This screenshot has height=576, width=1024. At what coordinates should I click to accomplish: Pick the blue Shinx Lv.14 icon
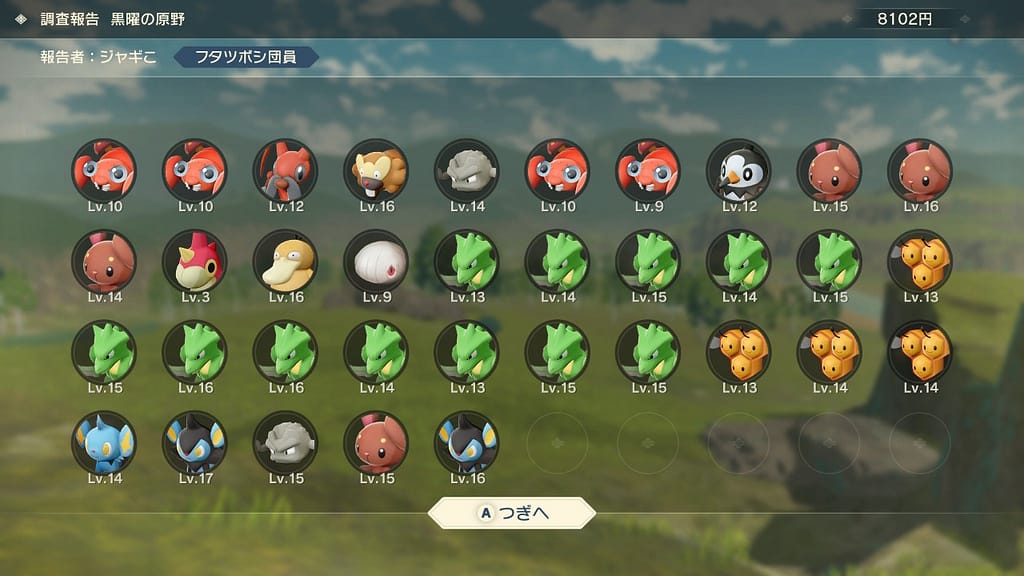[x=104, y=443]
